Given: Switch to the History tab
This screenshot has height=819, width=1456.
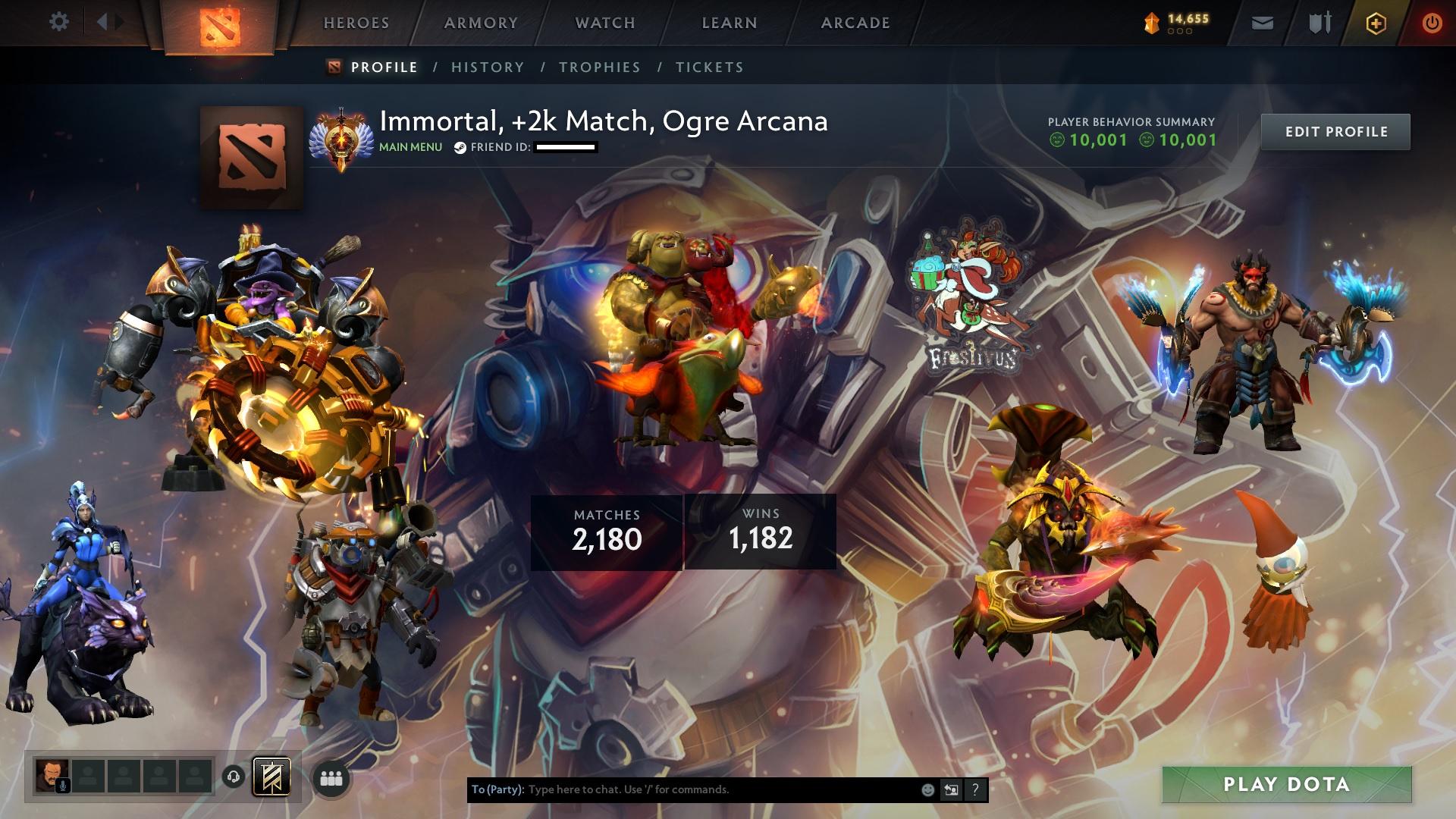Looking at the screenshot, I should [x=488, y=67].
